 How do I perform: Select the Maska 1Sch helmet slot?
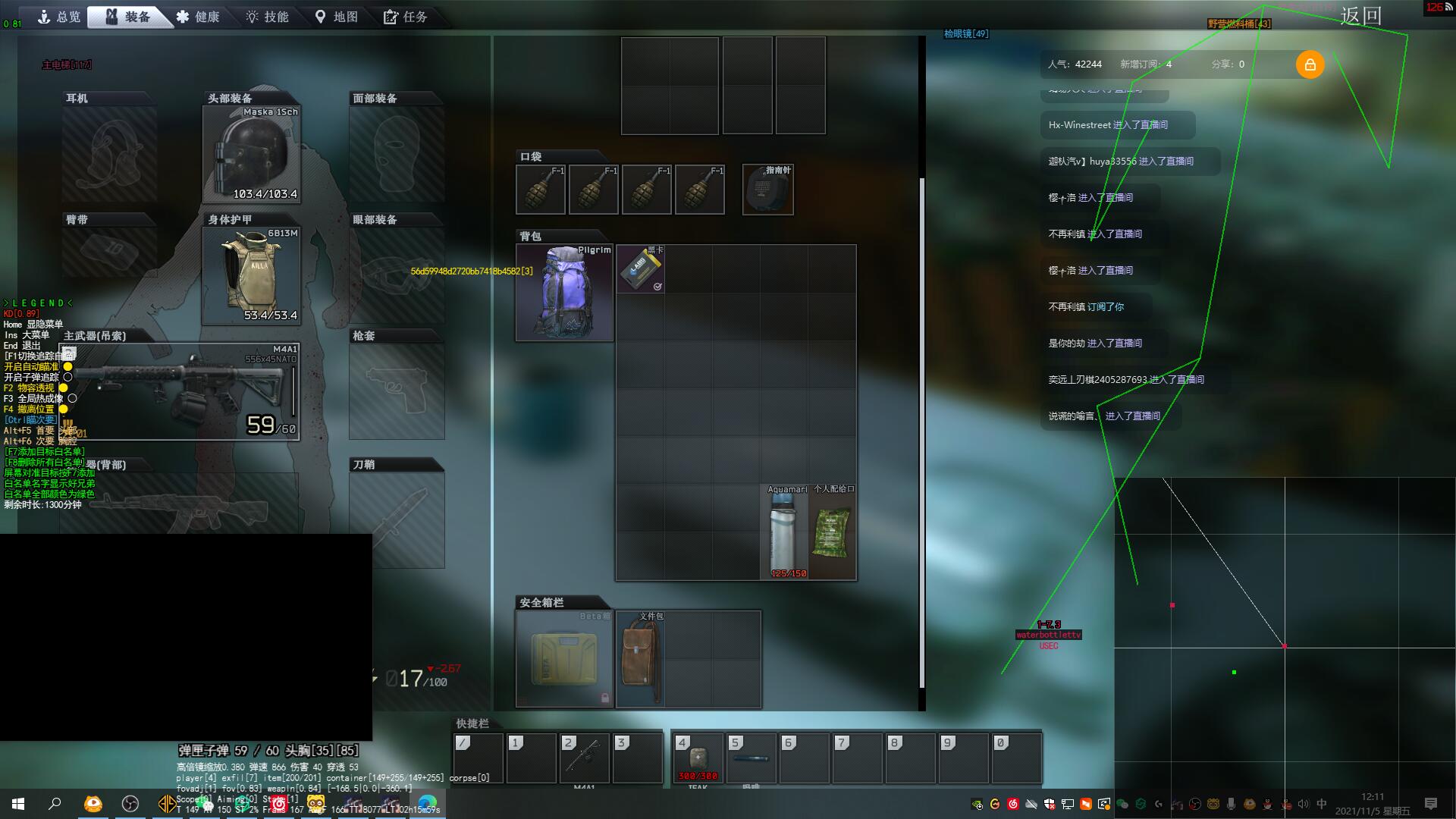pos(252,155)
